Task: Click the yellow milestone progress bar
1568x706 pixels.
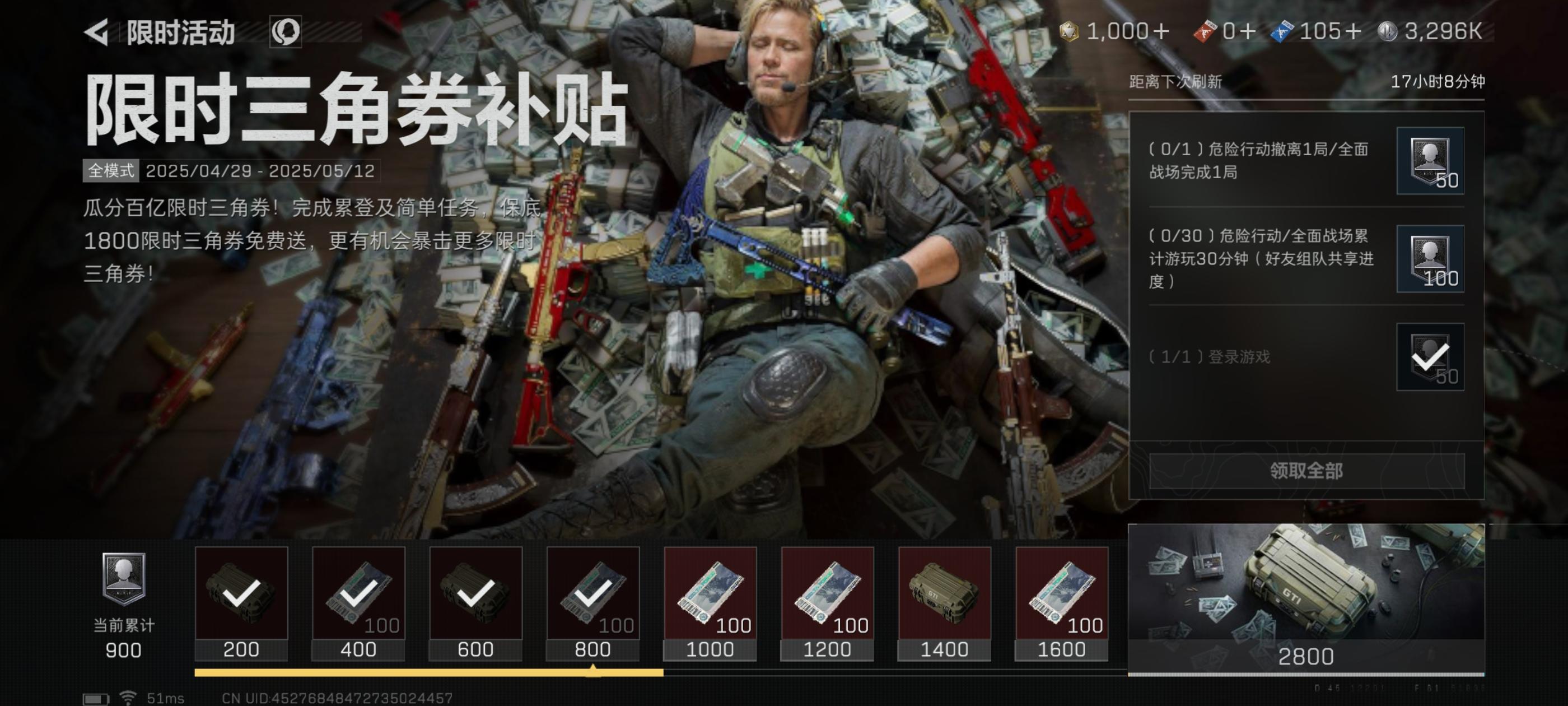Action: coord(426,672)
